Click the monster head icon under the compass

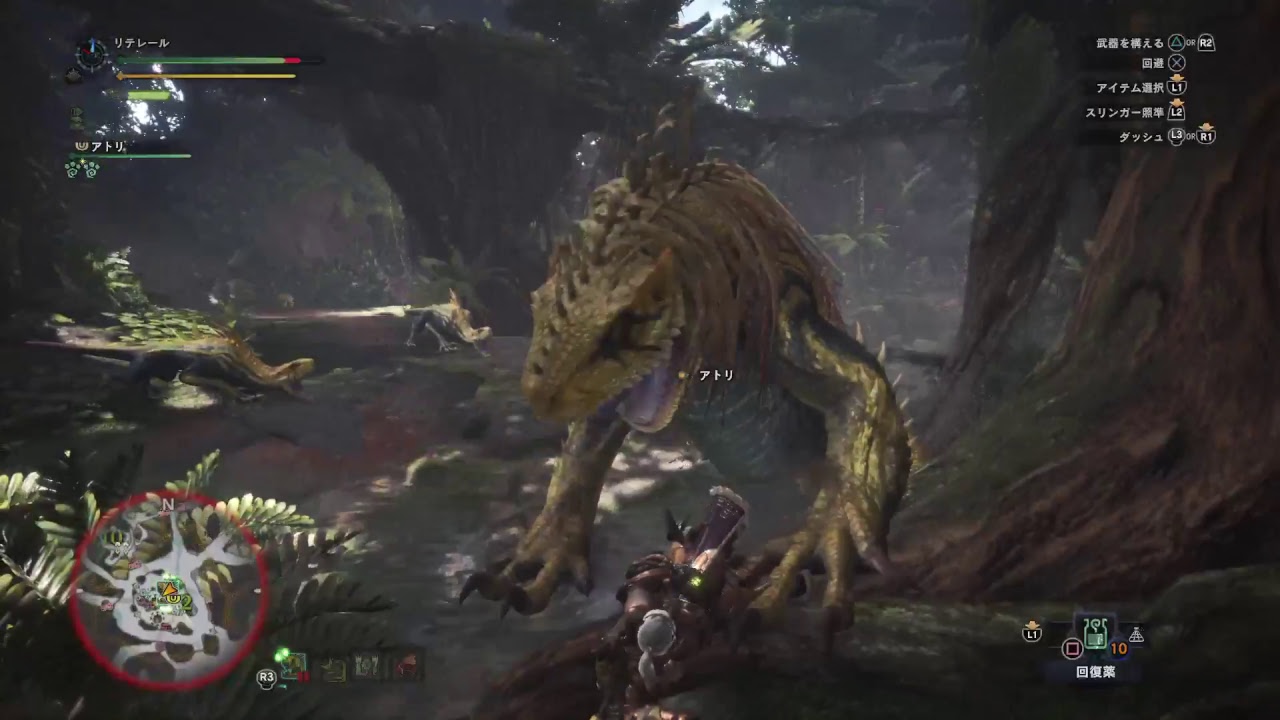point(72,76)
